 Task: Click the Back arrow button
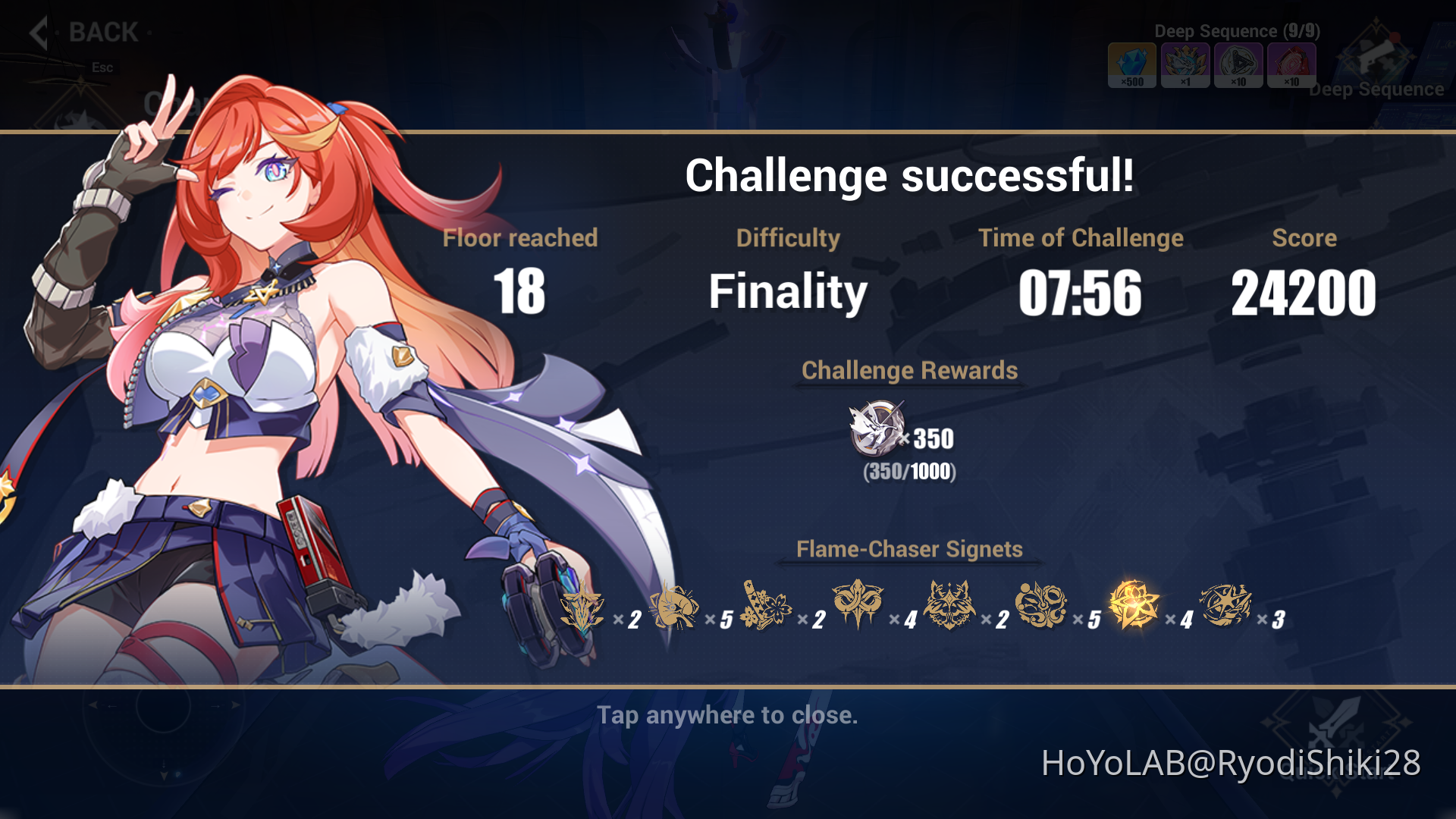click(x=38, y=32)
